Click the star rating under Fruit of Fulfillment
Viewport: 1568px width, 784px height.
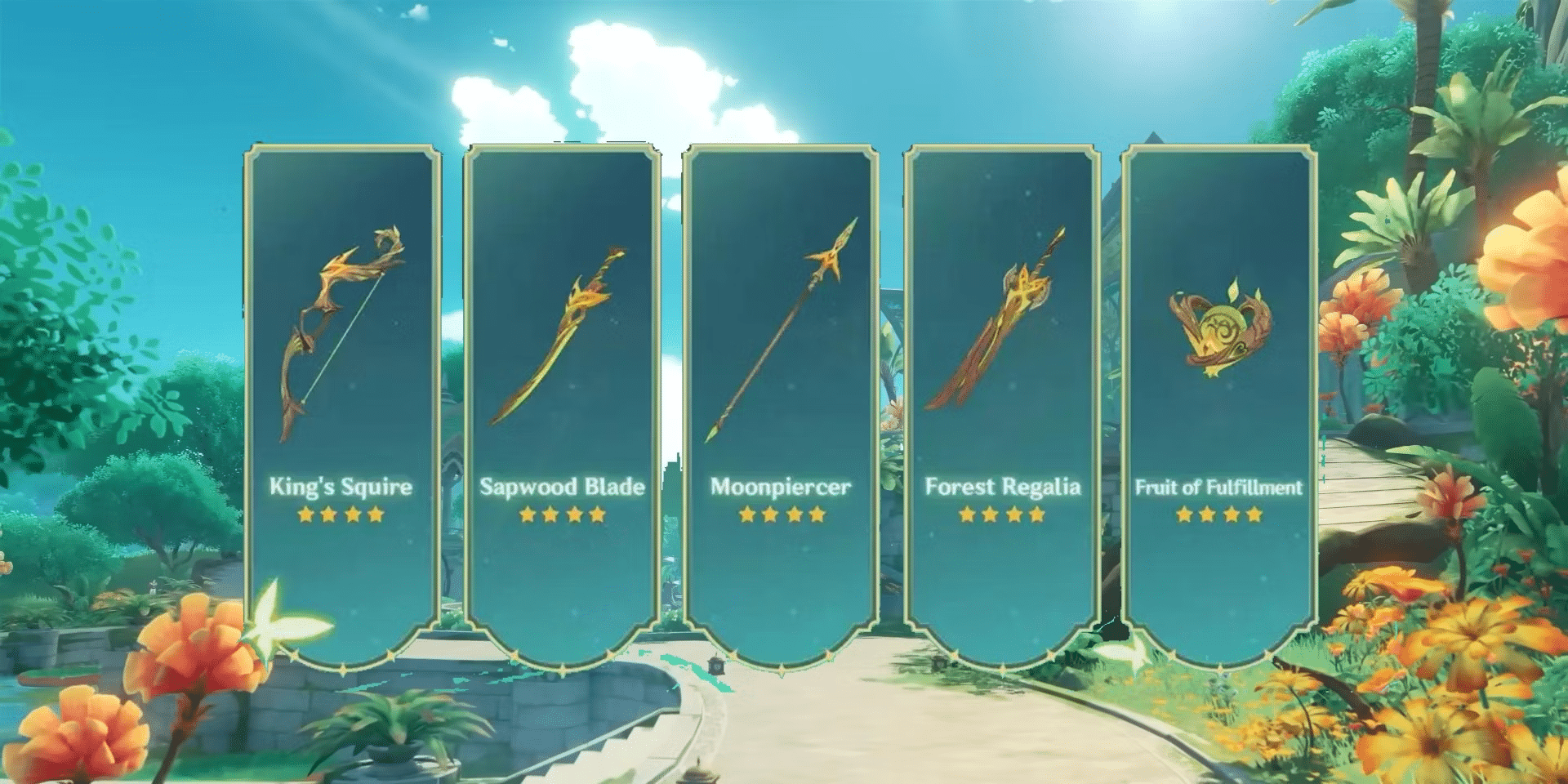(x=1221, y=515)
